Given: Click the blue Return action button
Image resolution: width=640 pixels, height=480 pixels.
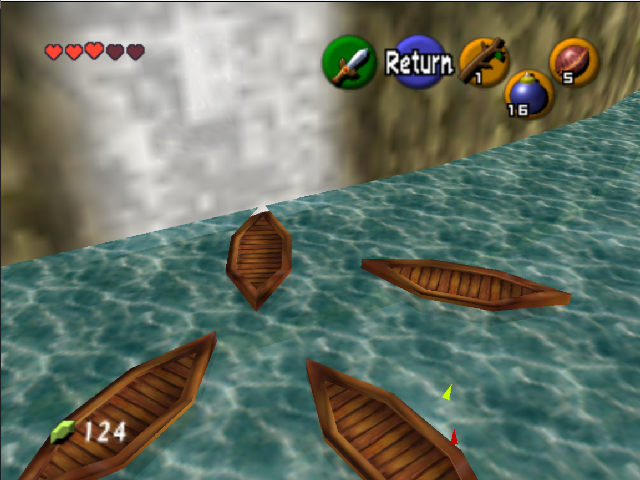Looking at the screenshot, I should click(419, 63).
